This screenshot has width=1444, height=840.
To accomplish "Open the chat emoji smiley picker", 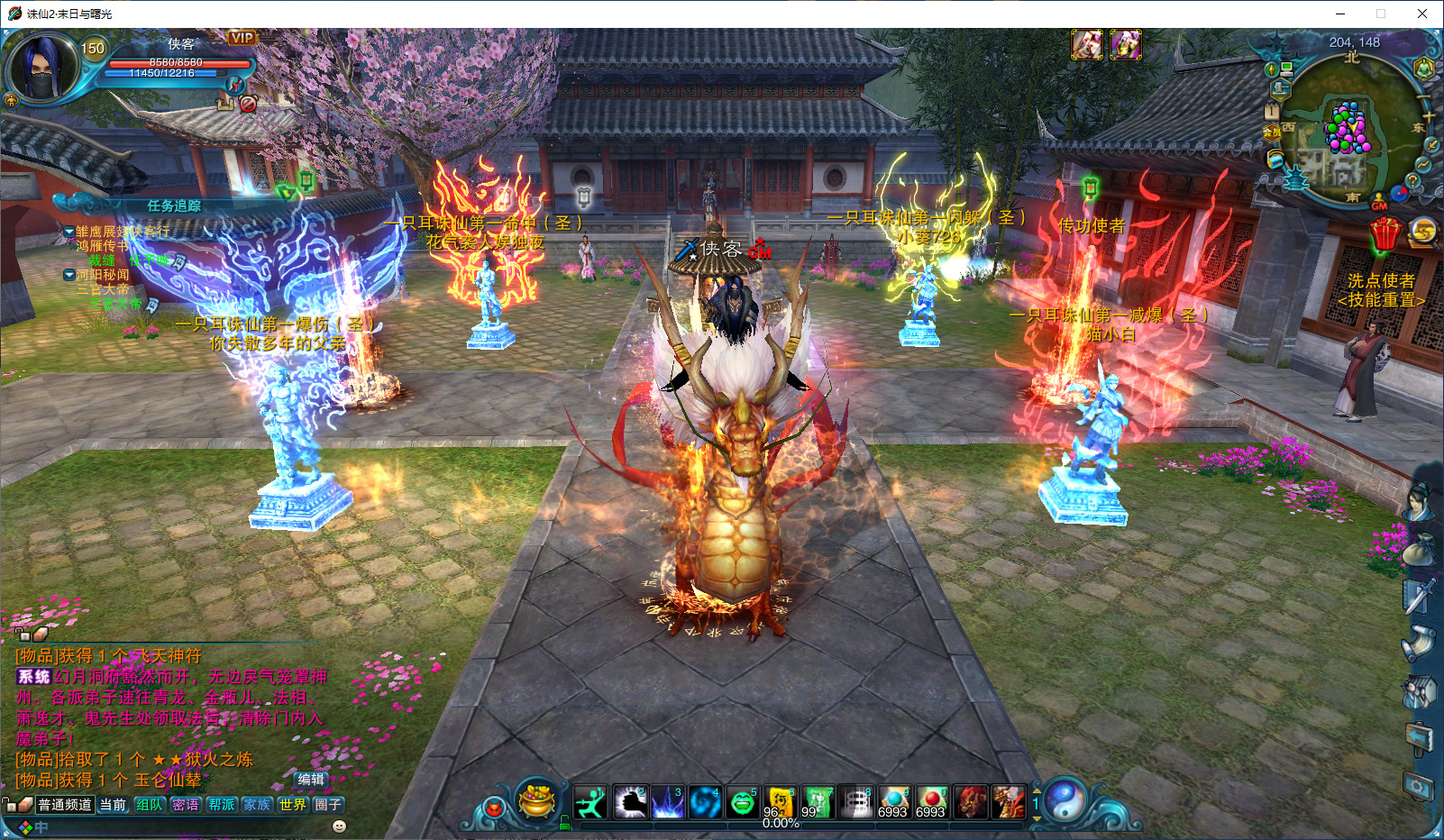I will click(339, 826).
